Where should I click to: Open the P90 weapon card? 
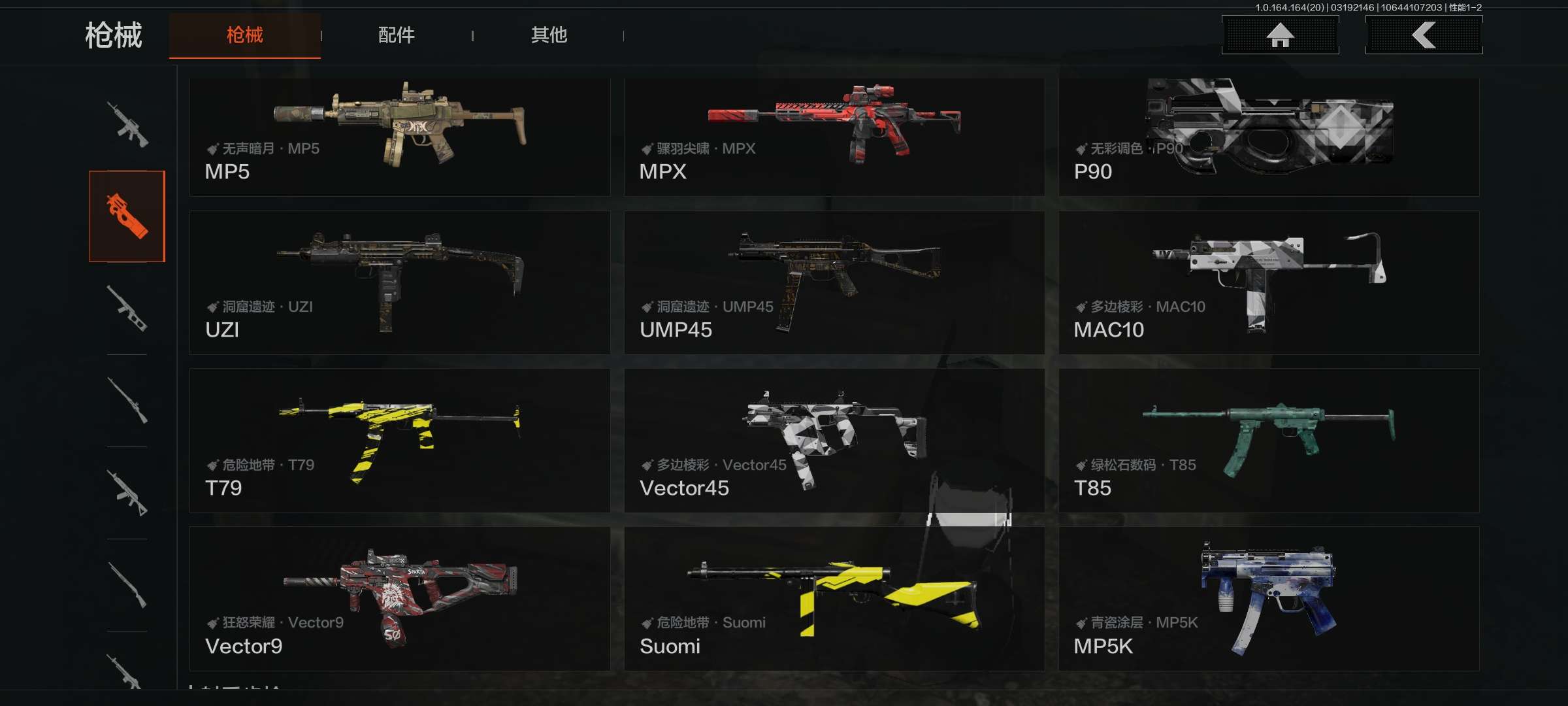point(1268,137)
